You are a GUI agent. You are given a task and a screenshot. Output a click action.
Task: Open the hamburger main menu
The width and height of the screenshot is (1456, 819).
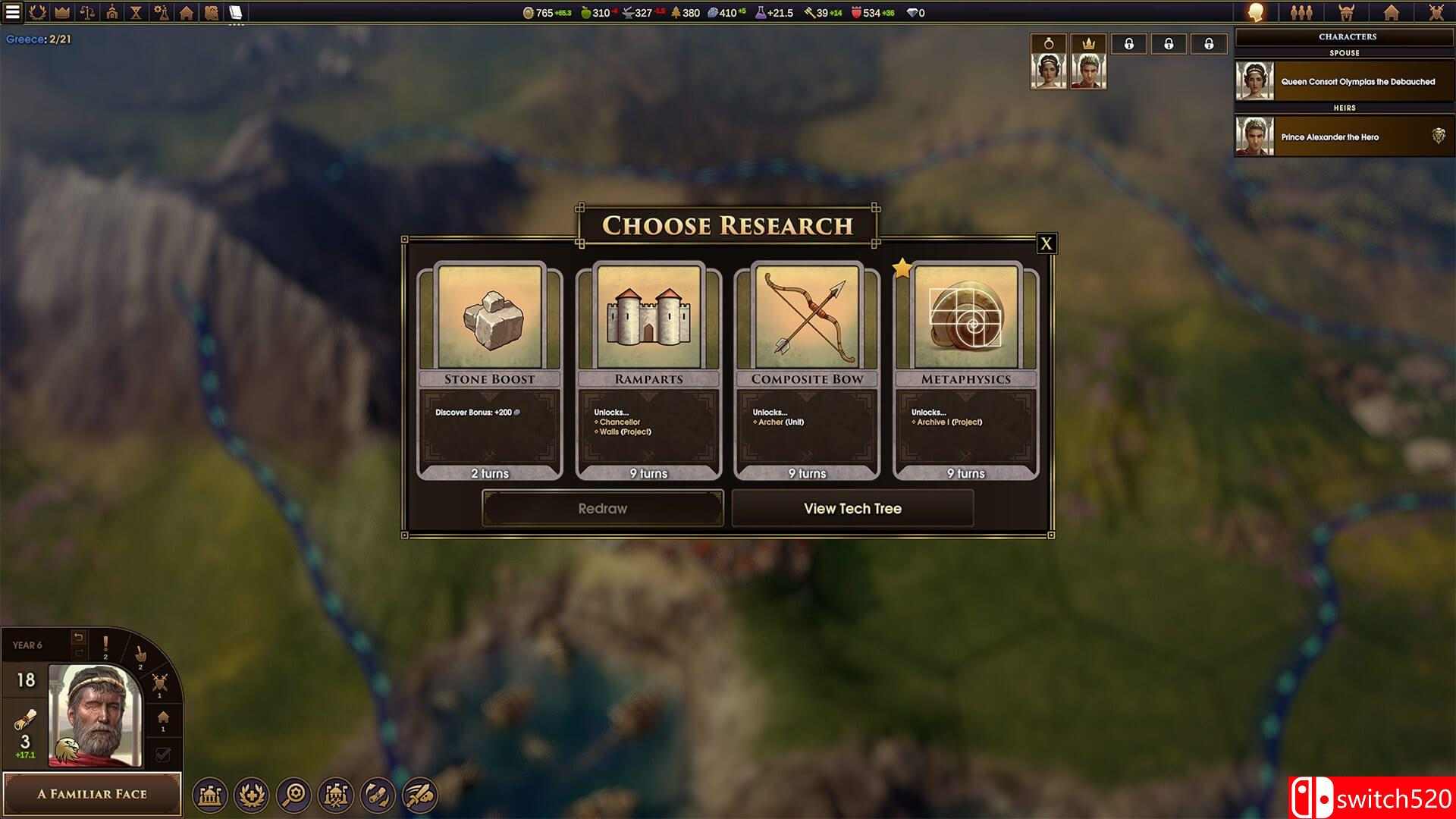point(13,12)
